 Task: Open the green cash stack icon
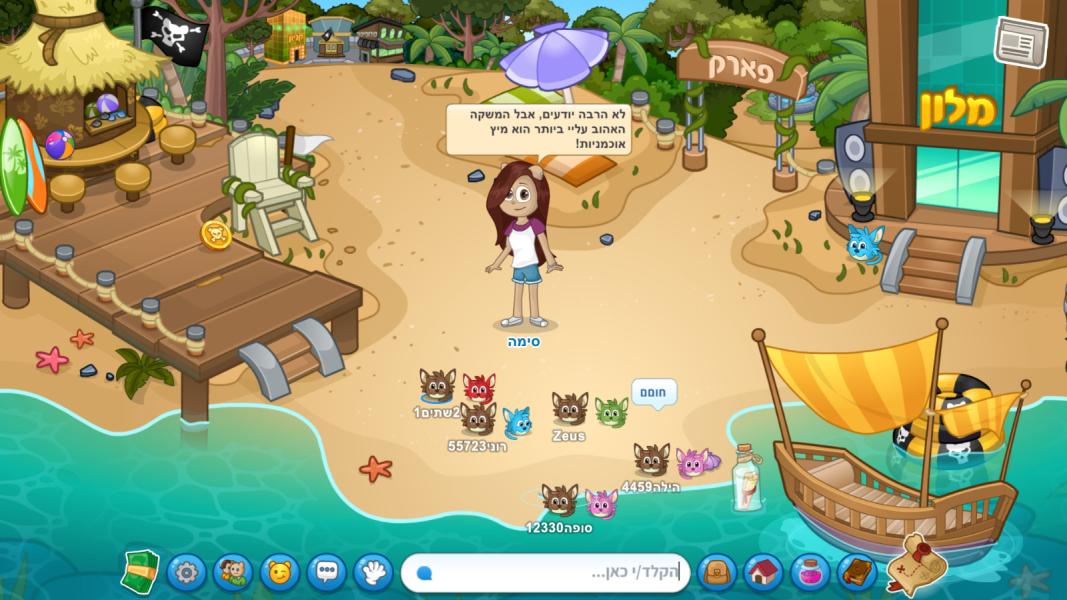click(x=140, y=572)
